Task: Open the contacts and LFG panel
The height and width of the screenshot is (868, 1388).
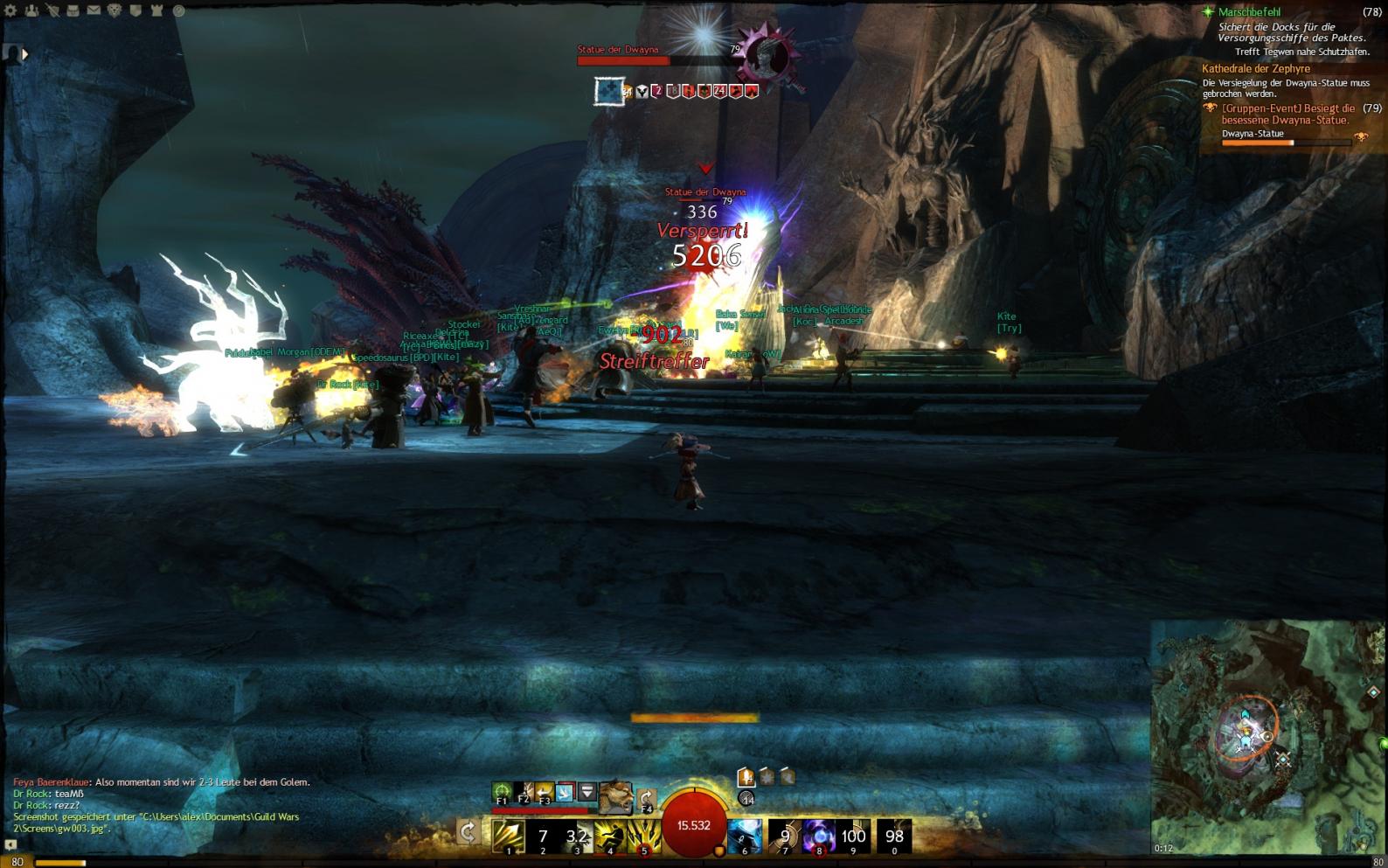Action: point(31,10)
